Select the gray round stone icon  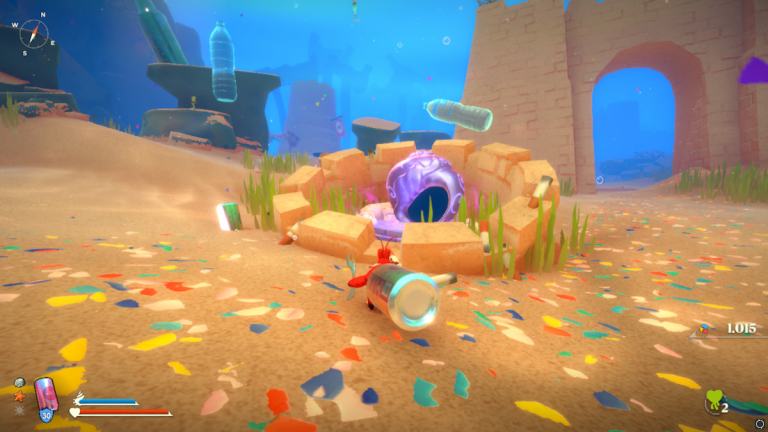[20, 382]
